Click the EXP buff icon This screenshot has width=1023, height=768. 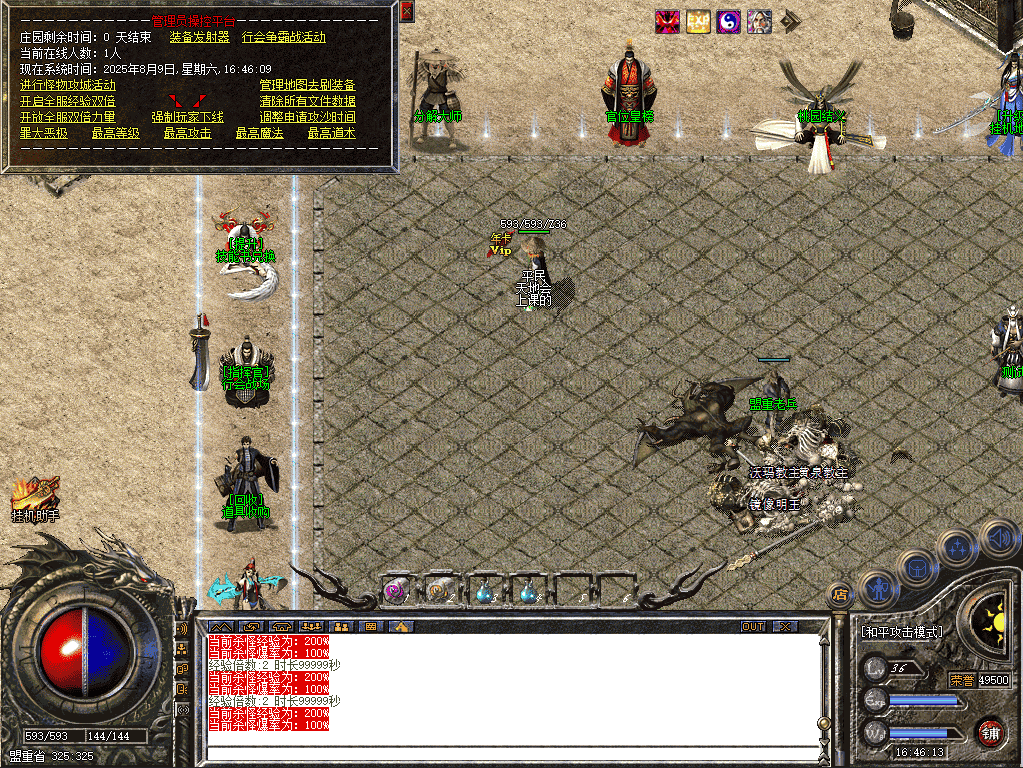click(x=698, y=22)
